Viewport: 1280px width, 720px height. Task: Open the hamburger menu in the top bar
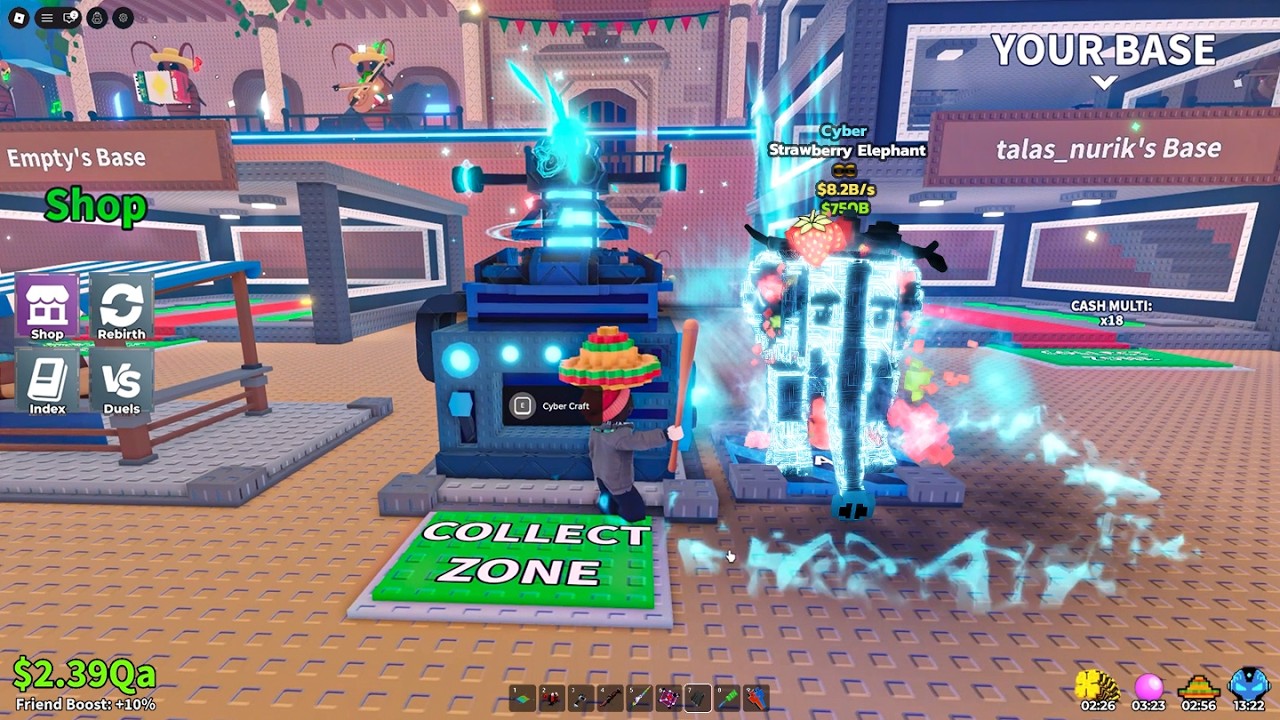click(46, 17)
